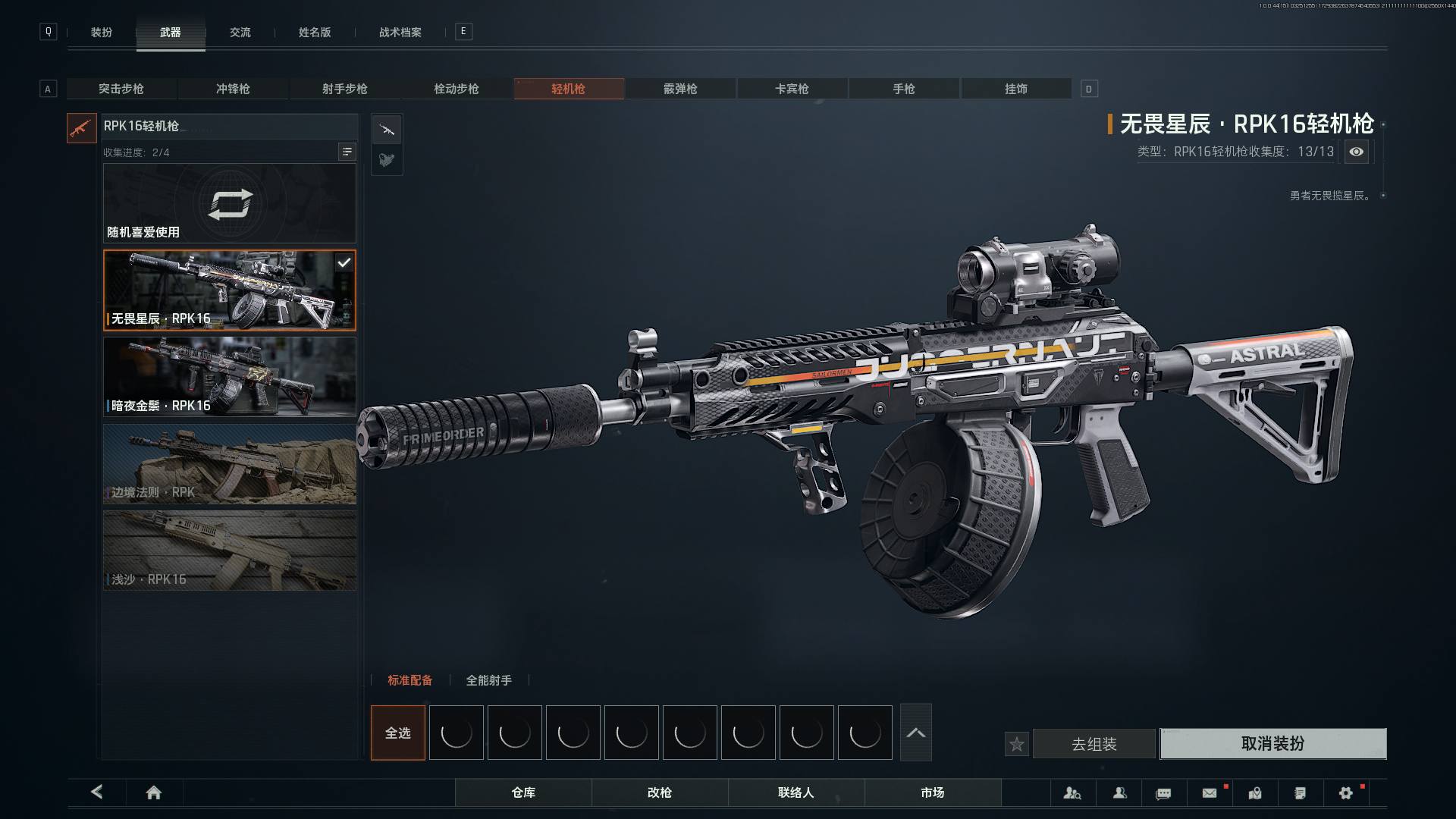This screenshot has height=819, width=1456.
Task: Pick the 浅沙·RPK16 skin thumbnail
Action: [x=230, y=551]
